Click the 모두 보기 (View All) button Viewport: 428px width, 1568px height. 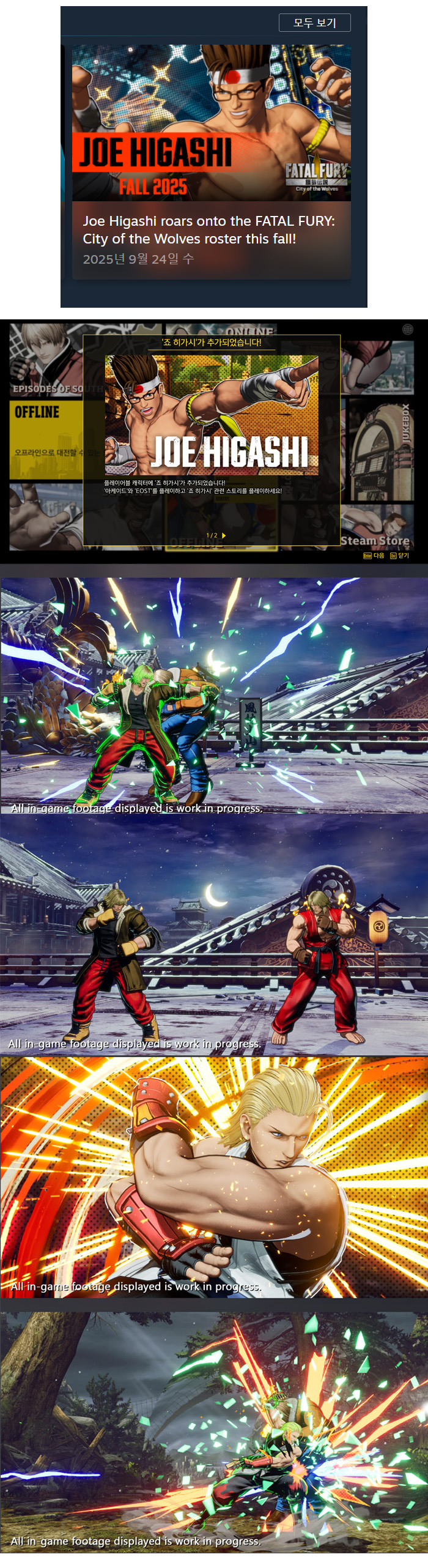pyautogui.click(x=314, y=23)
